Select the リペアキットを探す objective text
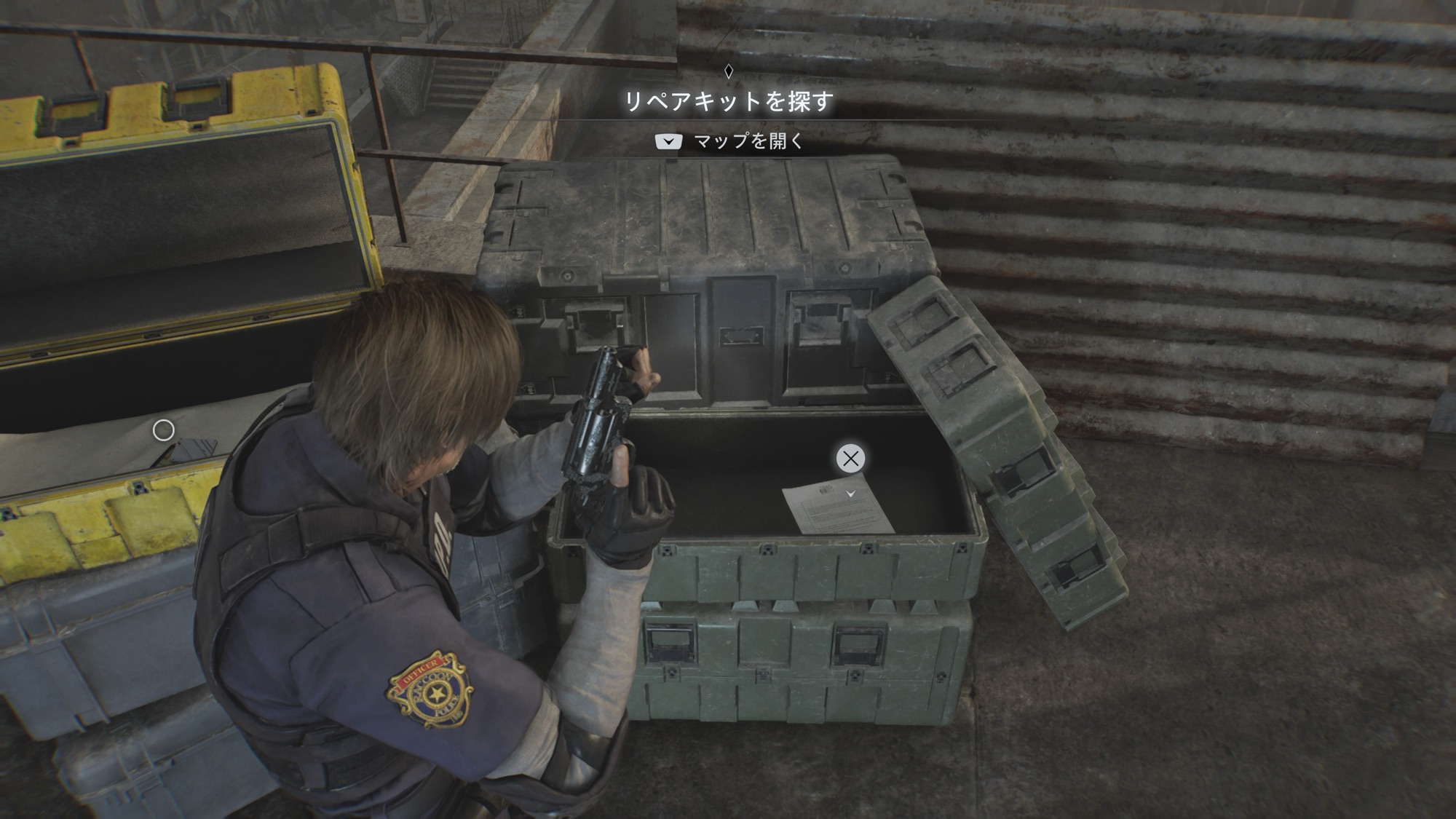Screen dimensions: 1456x819 point(728,102)
